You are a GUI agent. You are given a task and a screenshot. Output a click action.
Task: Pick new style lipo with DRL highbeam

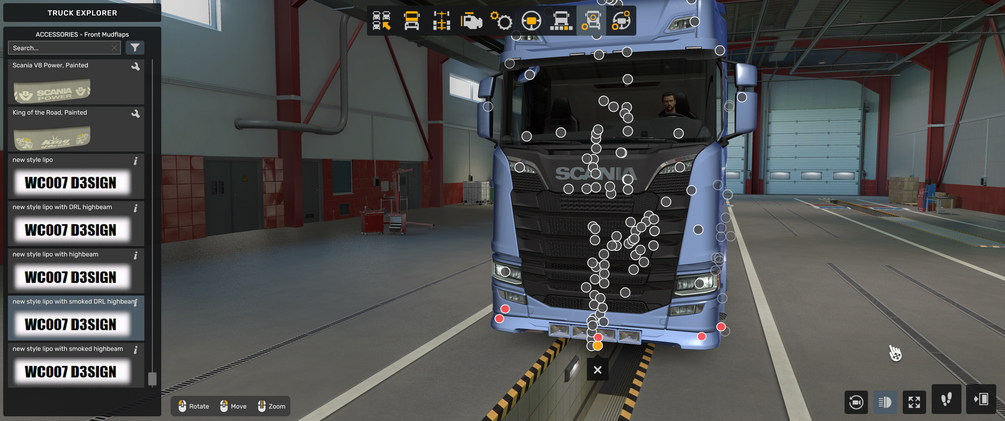77,224
